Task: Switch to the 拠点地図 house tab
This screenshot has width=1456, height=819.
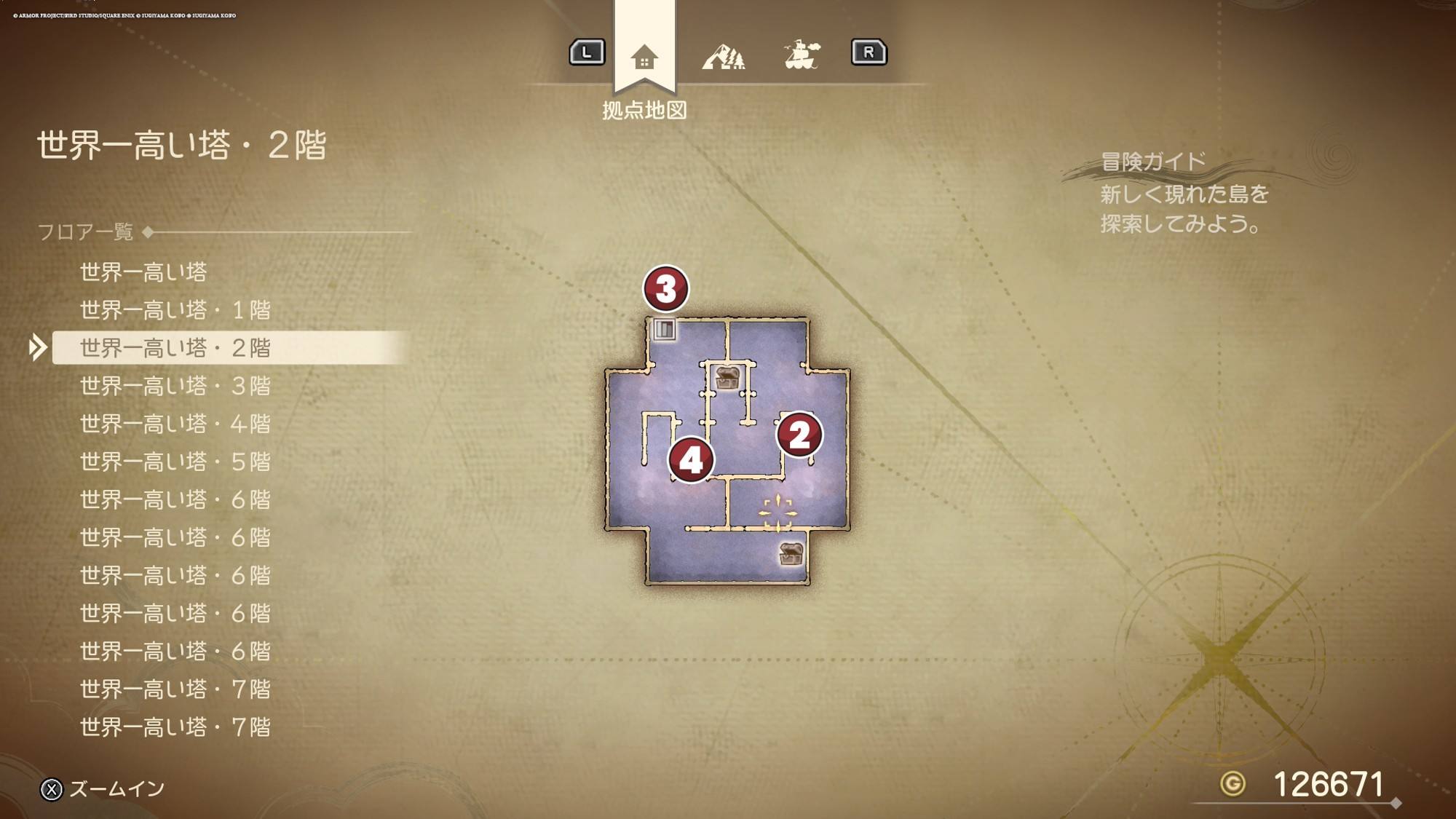Action: click(x=644, y=56)
